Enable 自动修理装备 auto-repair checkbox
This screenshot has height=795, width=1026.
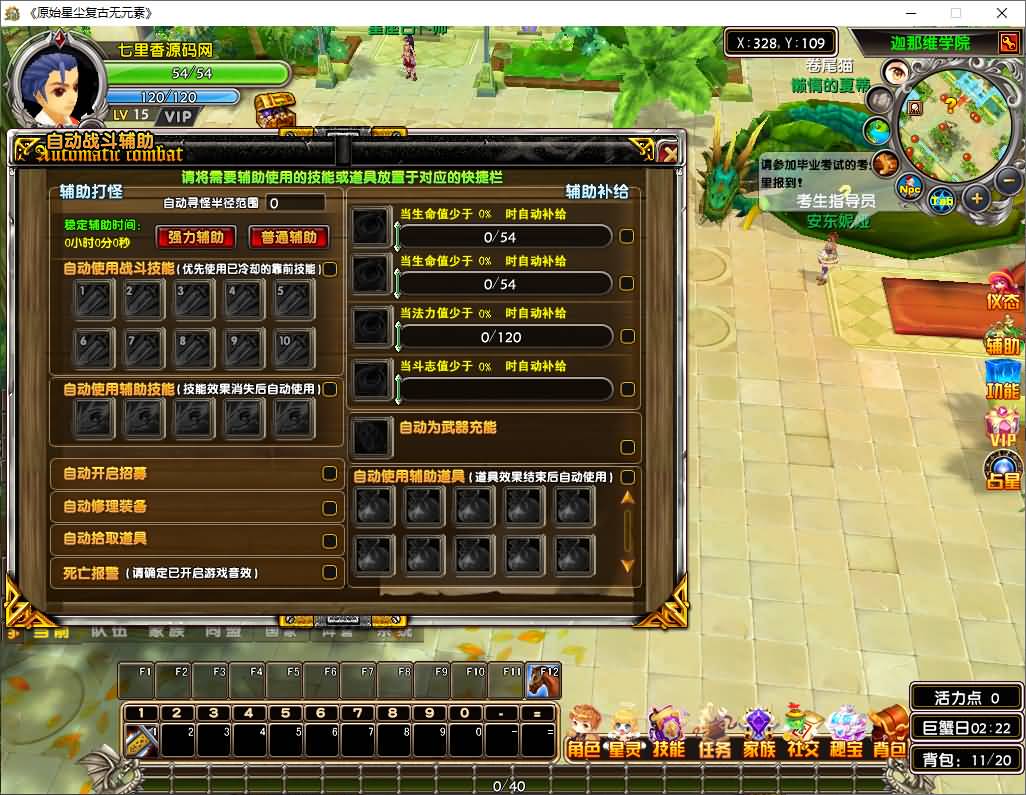click(329, 508)
